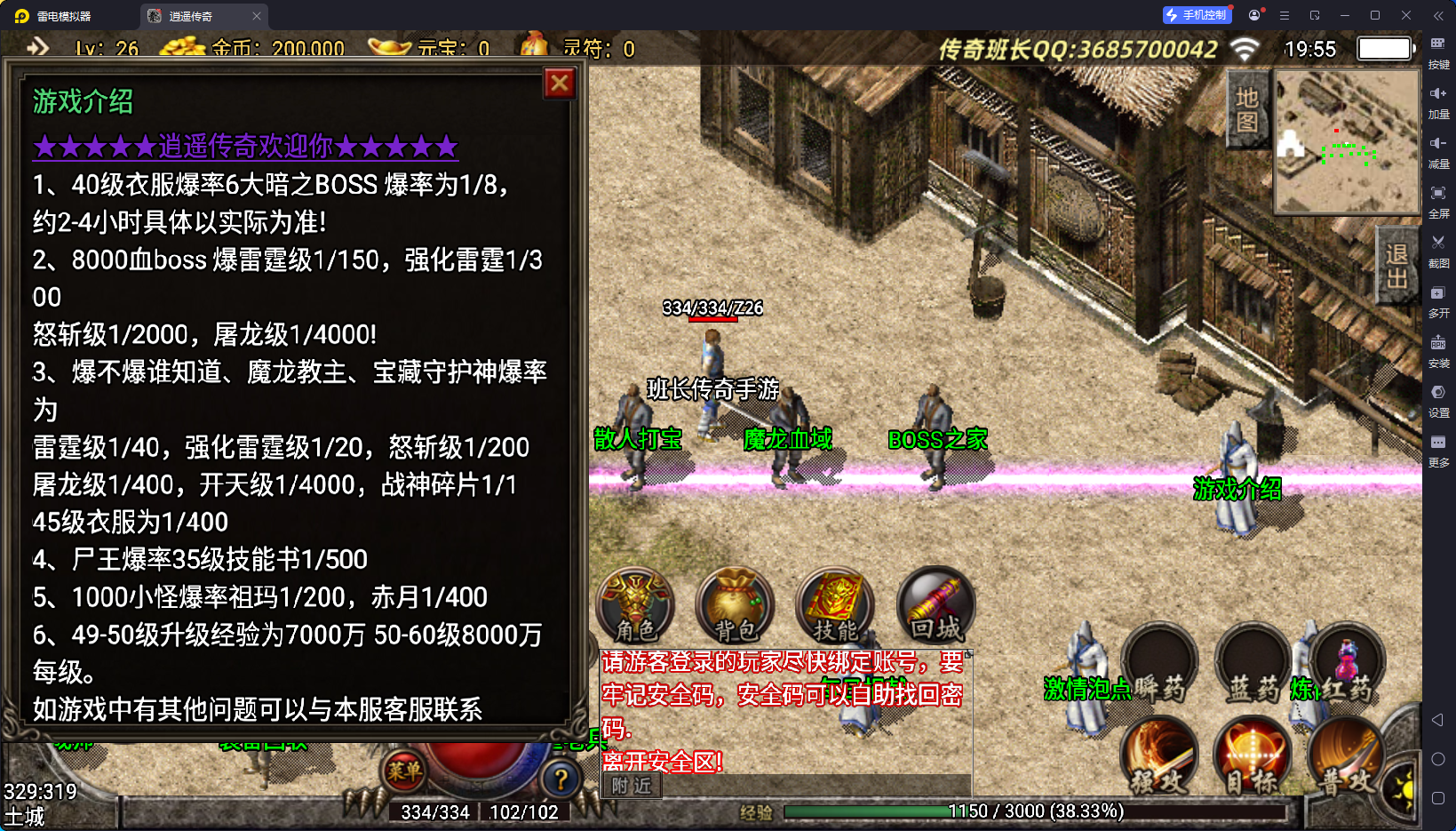Open the 菜单 menu button
The image size is (1456, 831).
point(404,771)
